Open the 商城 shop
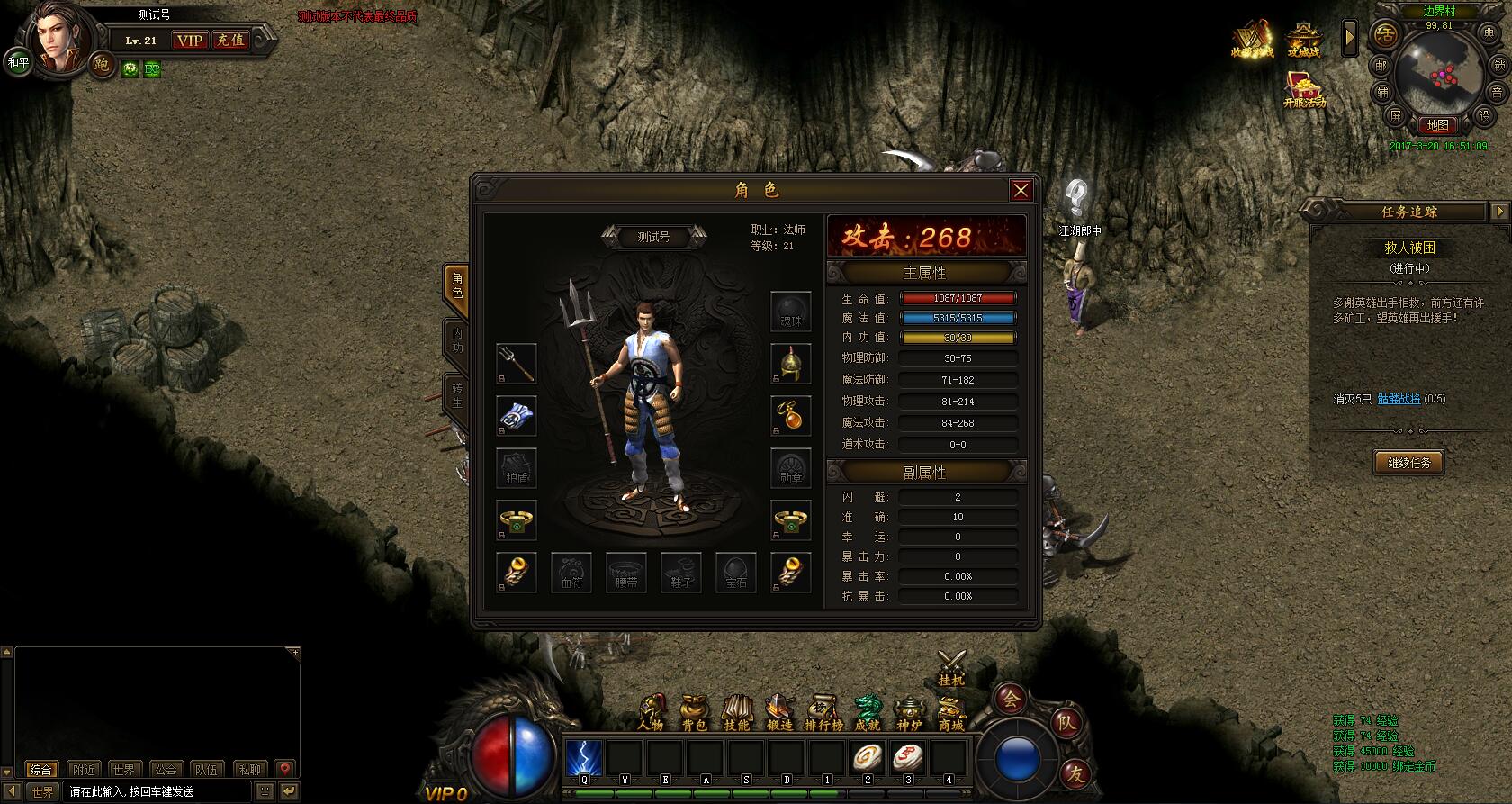 (x=951, y=713)
